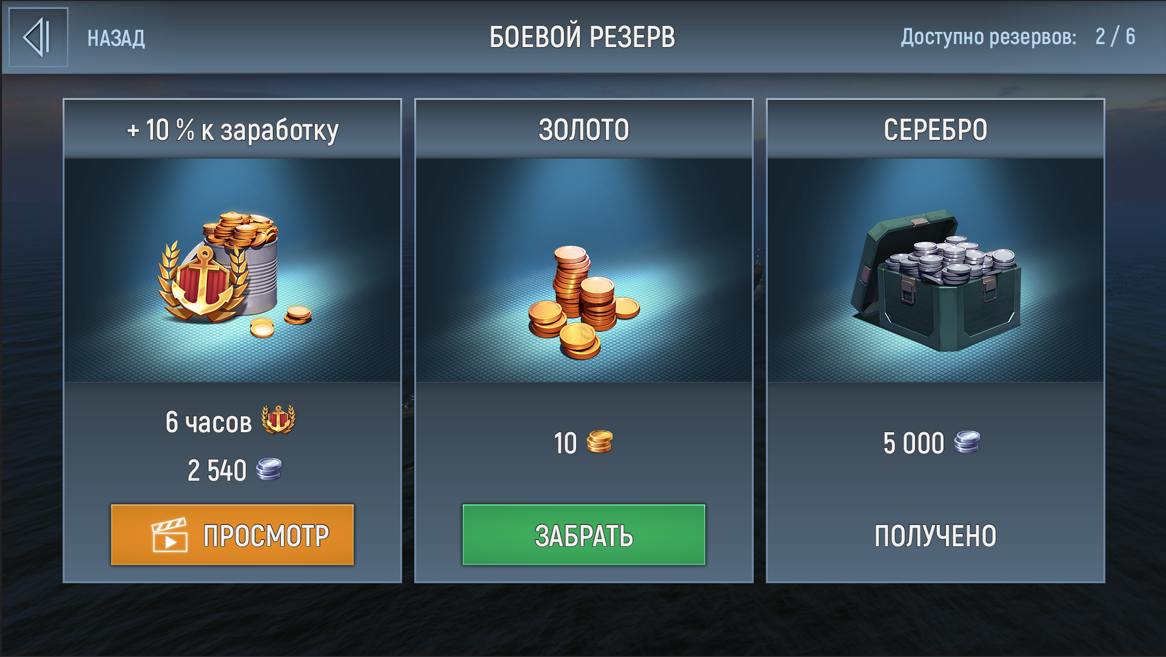Viewport: 1166px width, 657px height.
Task: Go back with the НАЗАД arrow button
Action: coord(39,38)
